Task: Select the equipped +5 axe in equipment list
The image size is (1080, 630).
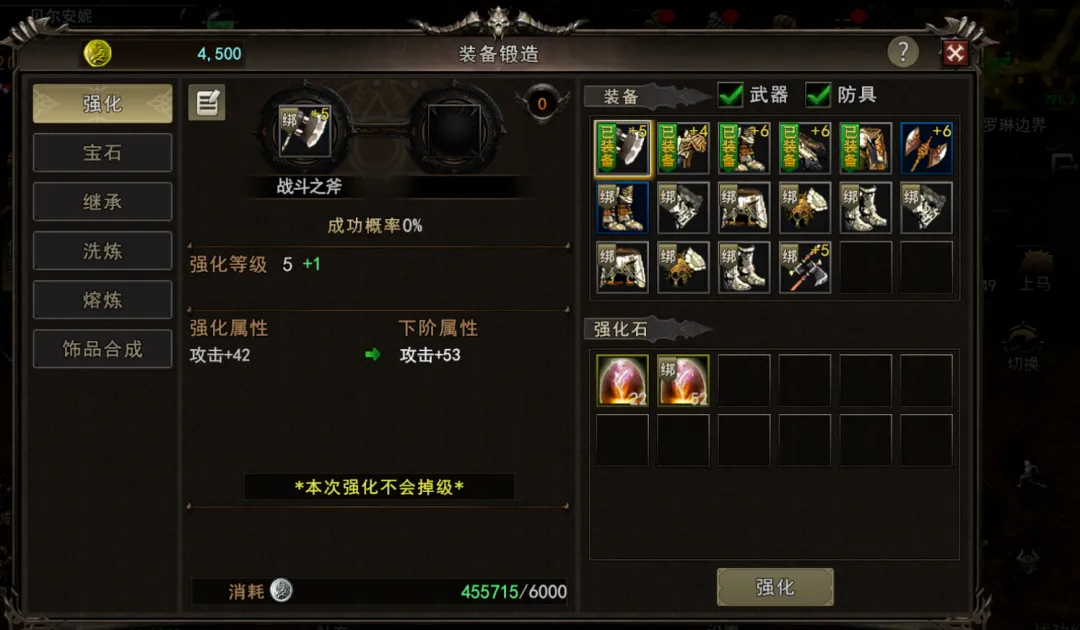Action: pyautogui.click(x=622, y=148)
